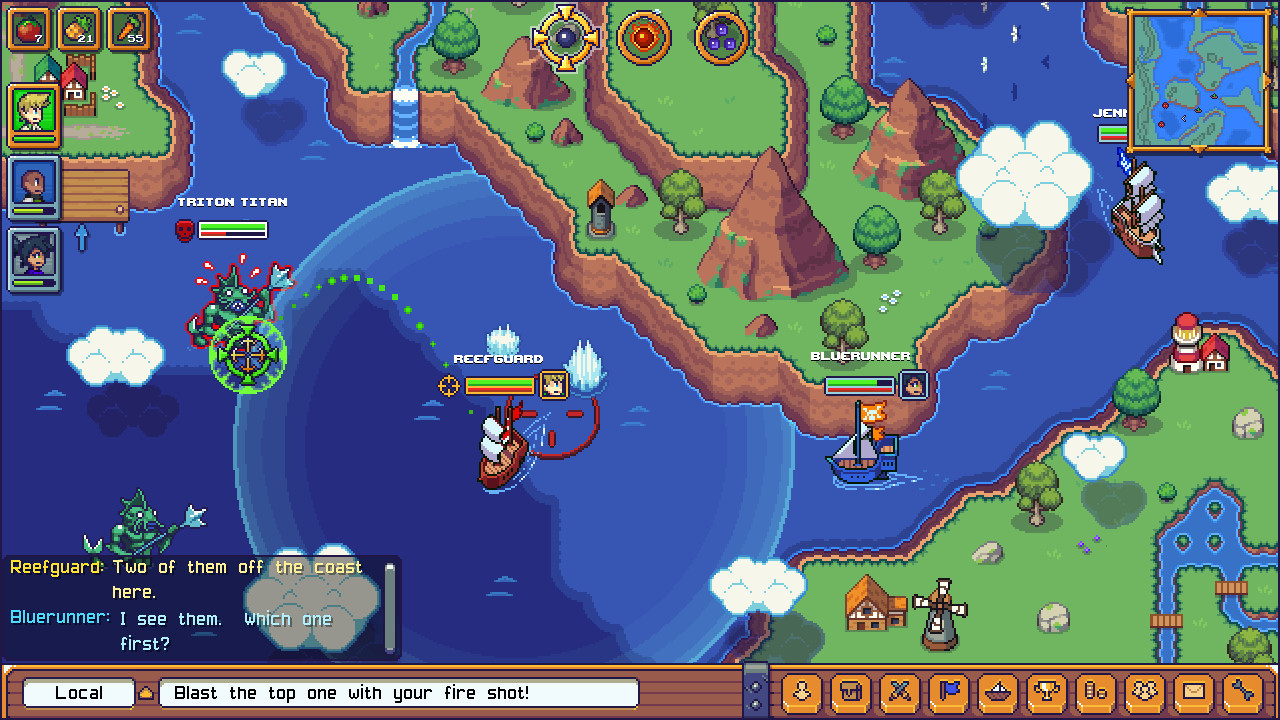Open the inventory chest icon
The image size is (1280, 720).
[x=850, y=693]
